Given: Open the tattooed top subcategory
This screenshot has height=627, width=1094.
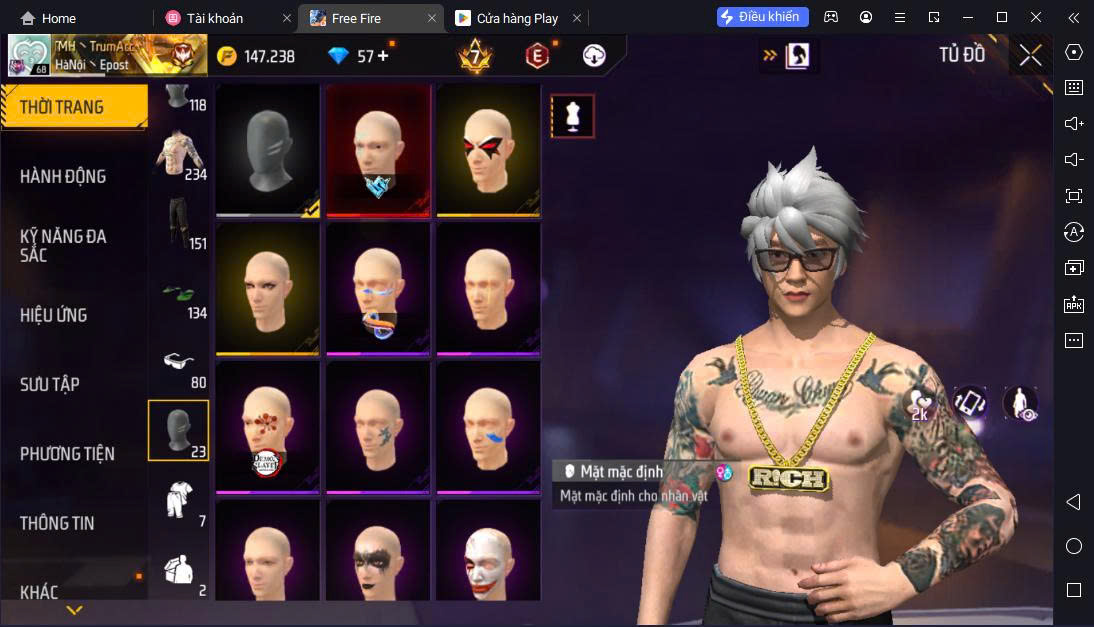Looking at the screenshot, I should tap(178, 153).
